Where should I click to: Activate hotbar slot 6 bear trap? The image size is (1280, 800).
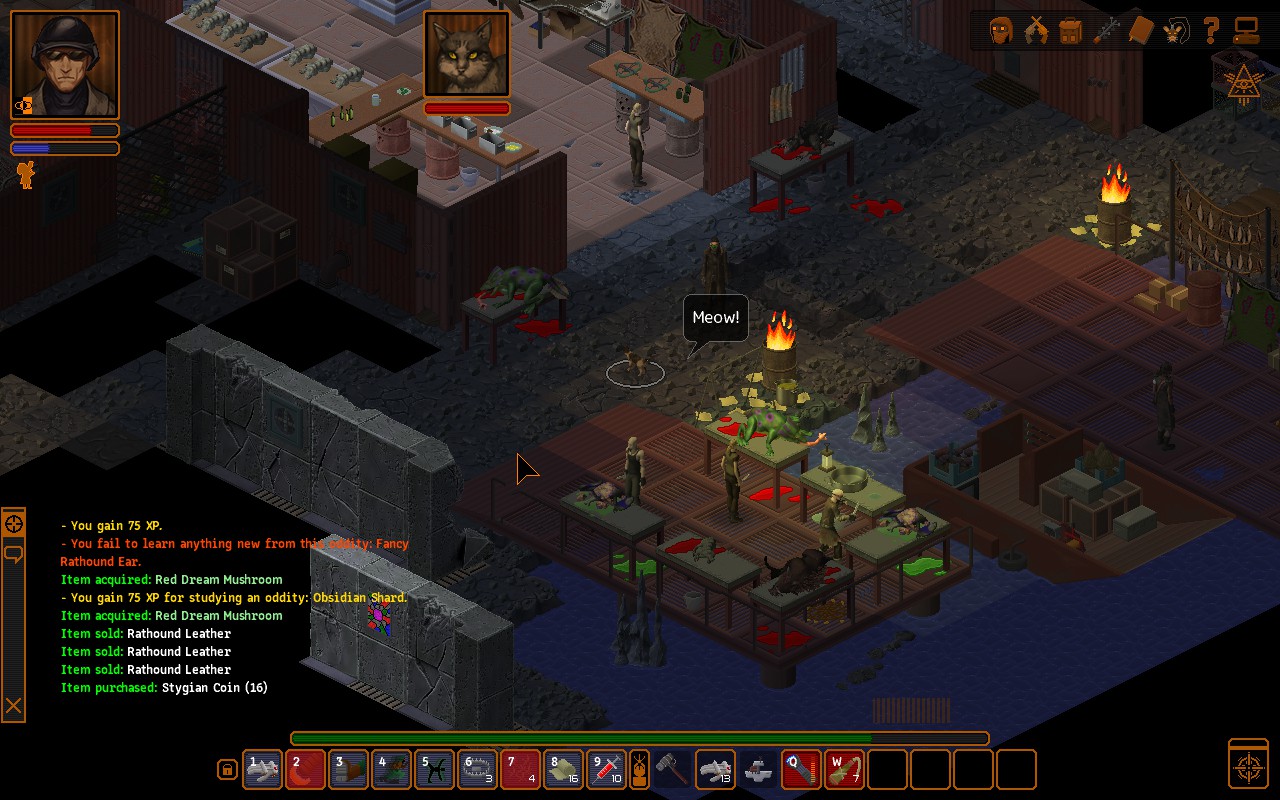477,769
